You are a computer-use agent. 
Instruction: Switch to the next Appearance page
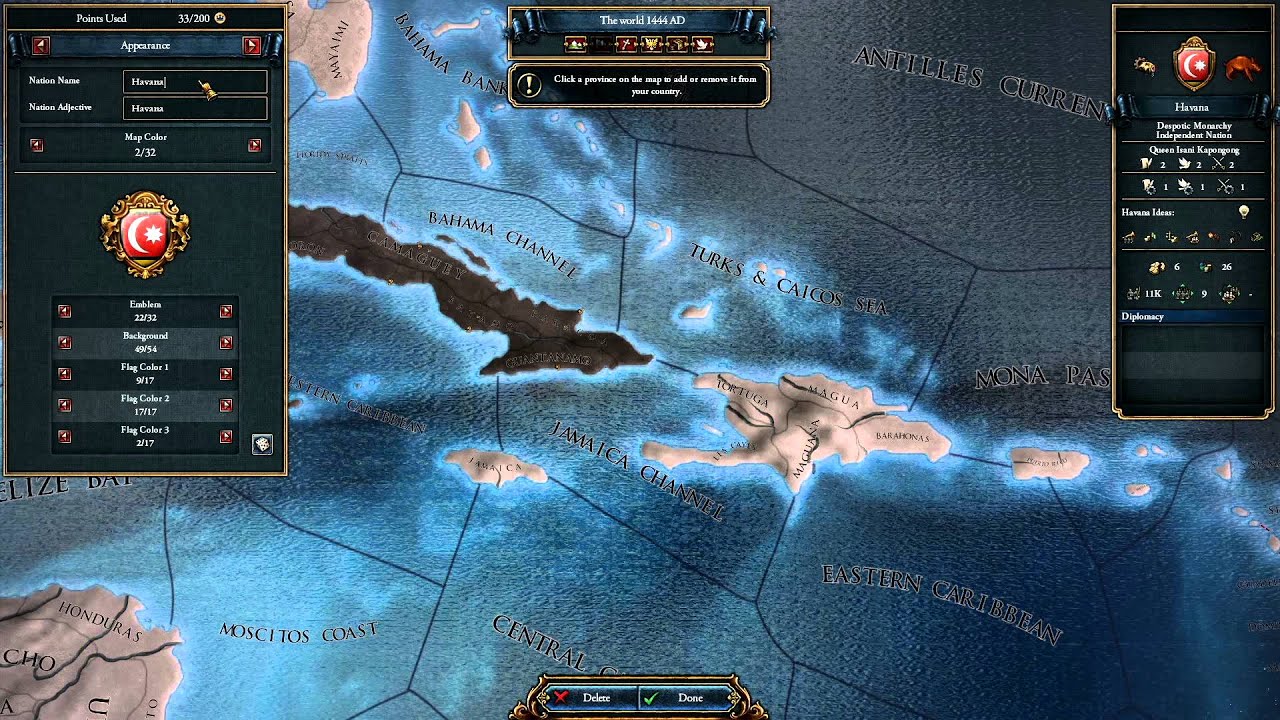click(x=252, y=45)
